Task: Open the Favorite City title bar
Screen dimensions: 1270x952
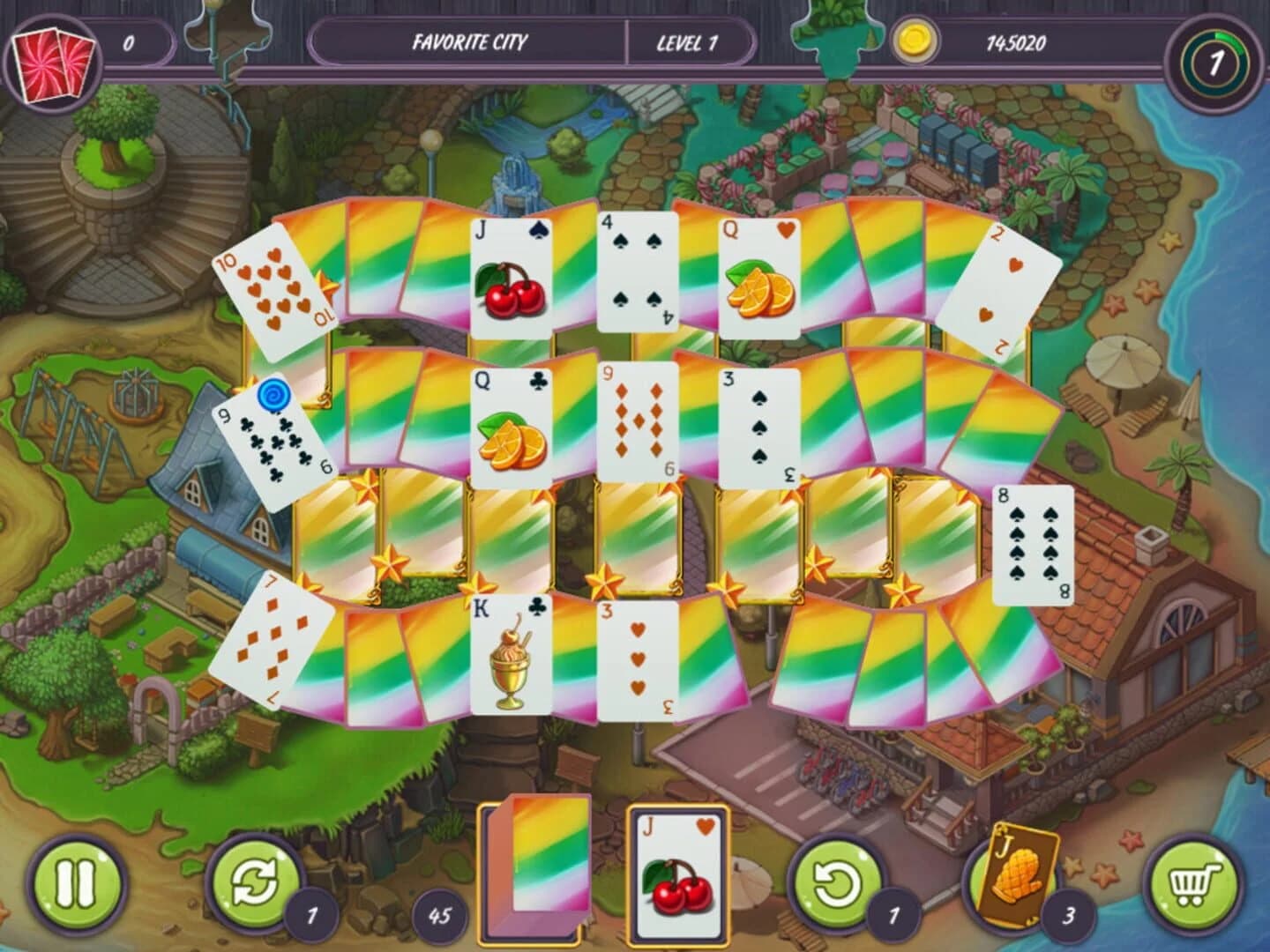Action: pos(472,40)
